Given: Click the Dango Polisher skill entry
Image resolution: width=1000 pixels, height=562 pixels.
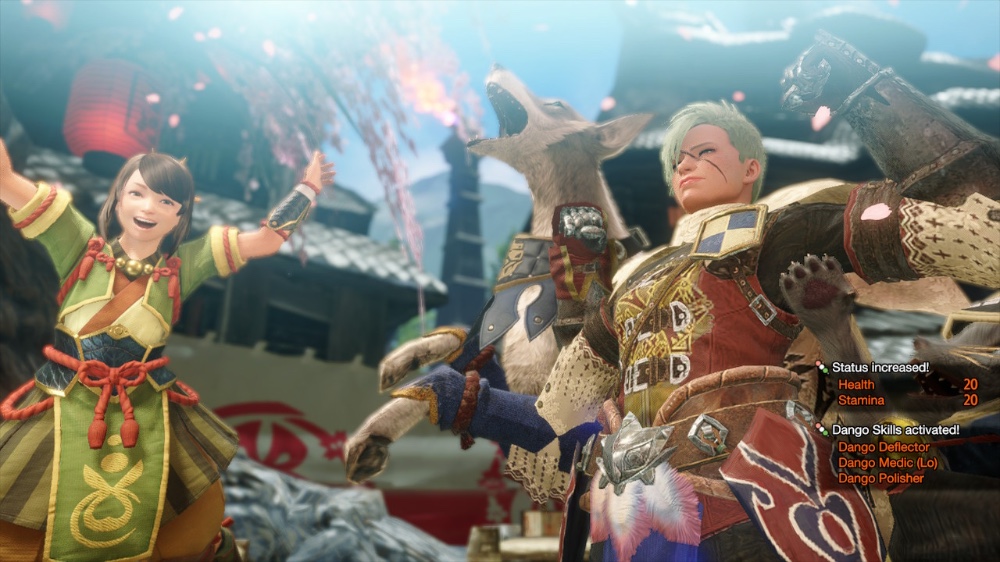Looking at the screenshot, I should tap(881, 479).
